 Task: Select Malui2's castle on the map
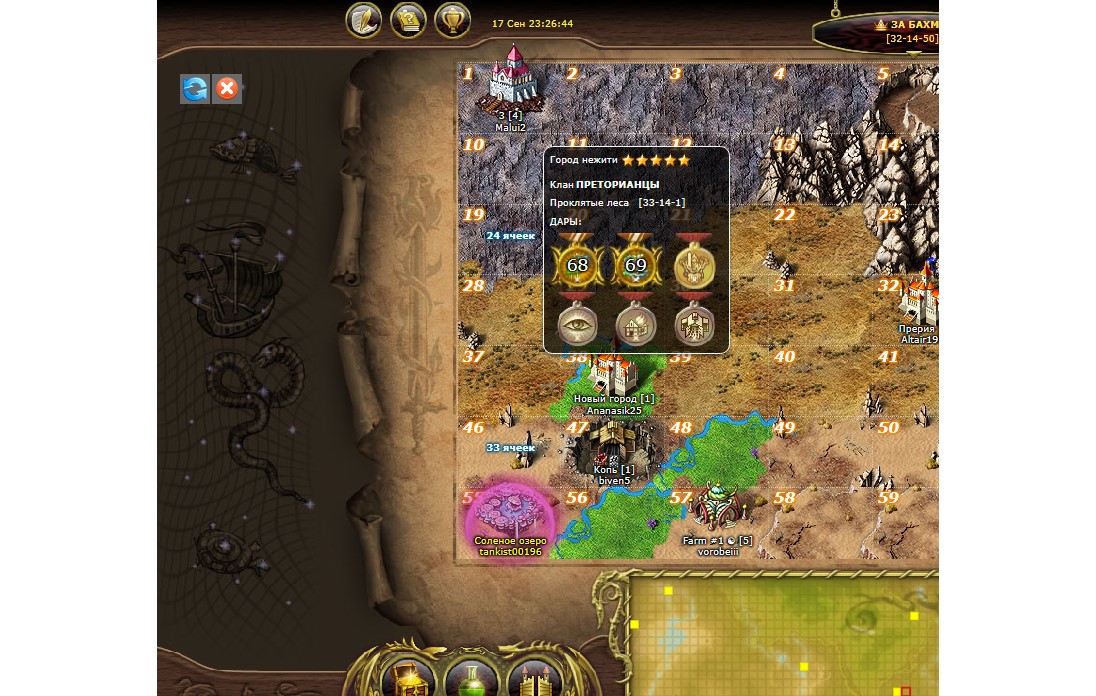[513, 82]
